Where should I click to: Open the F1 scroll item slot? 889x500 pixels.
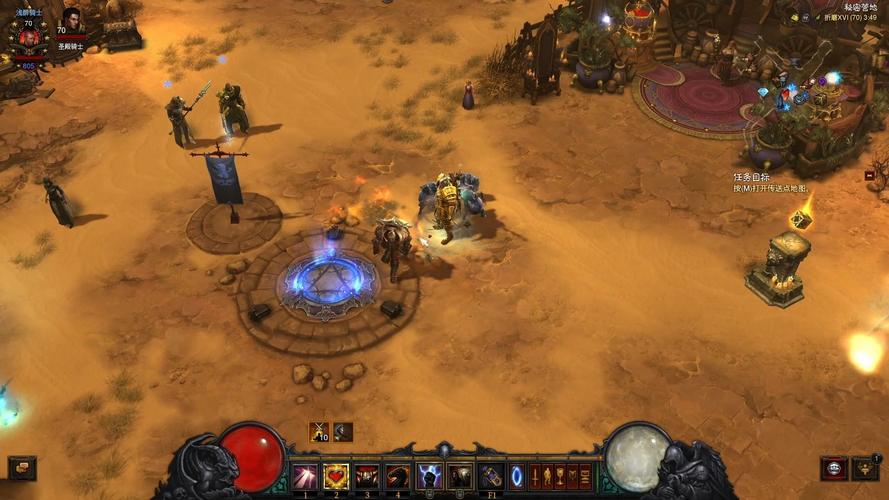coord(491,477)
